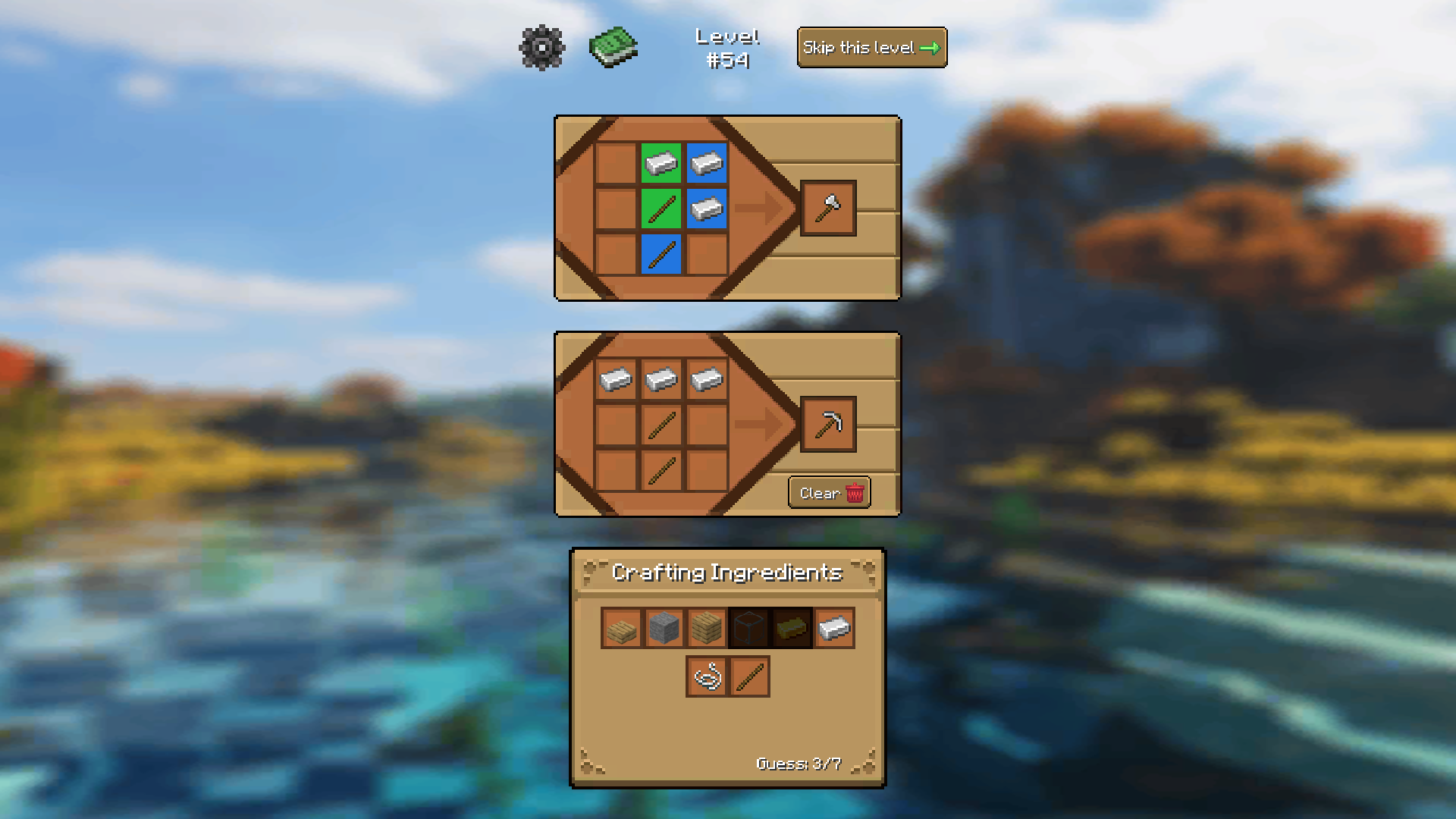The image size is (1456, 819).
Task: Click the pickaxe output slot
Action: click(x=827, y=425)
